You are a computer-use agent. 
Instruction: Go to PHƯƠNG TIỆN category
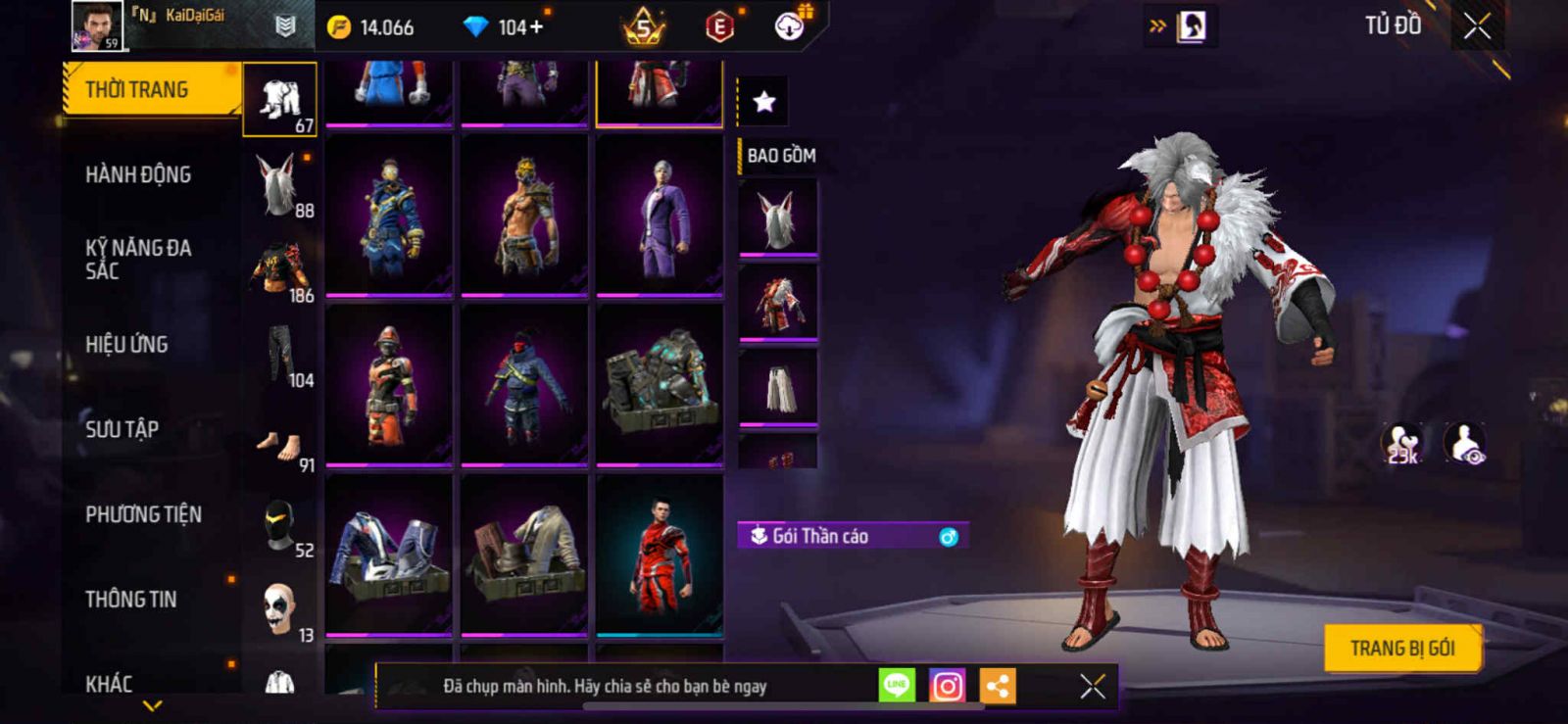click(x=143, y=514)
